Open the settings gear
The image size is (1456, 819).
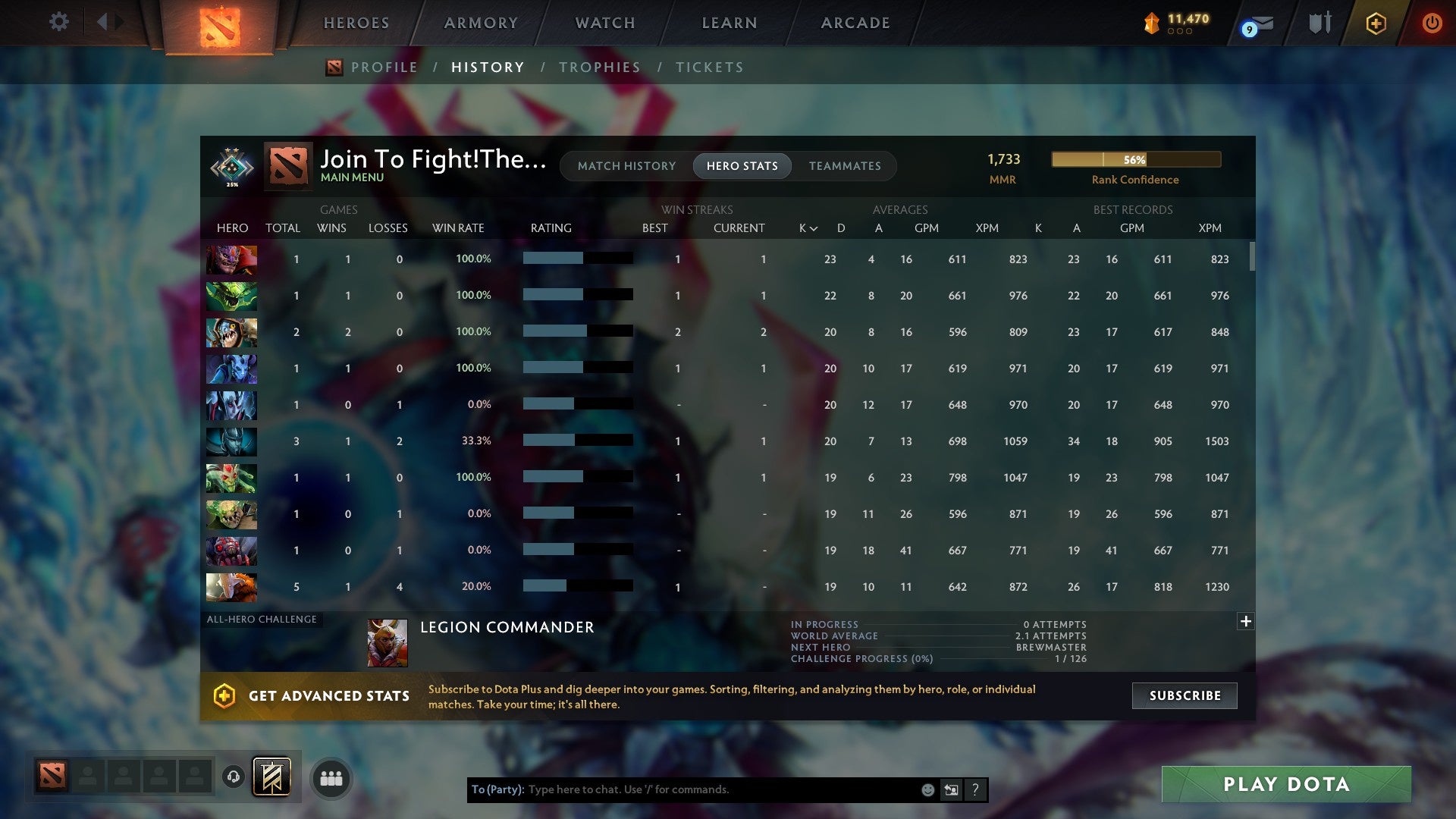[x=58, y=23]
